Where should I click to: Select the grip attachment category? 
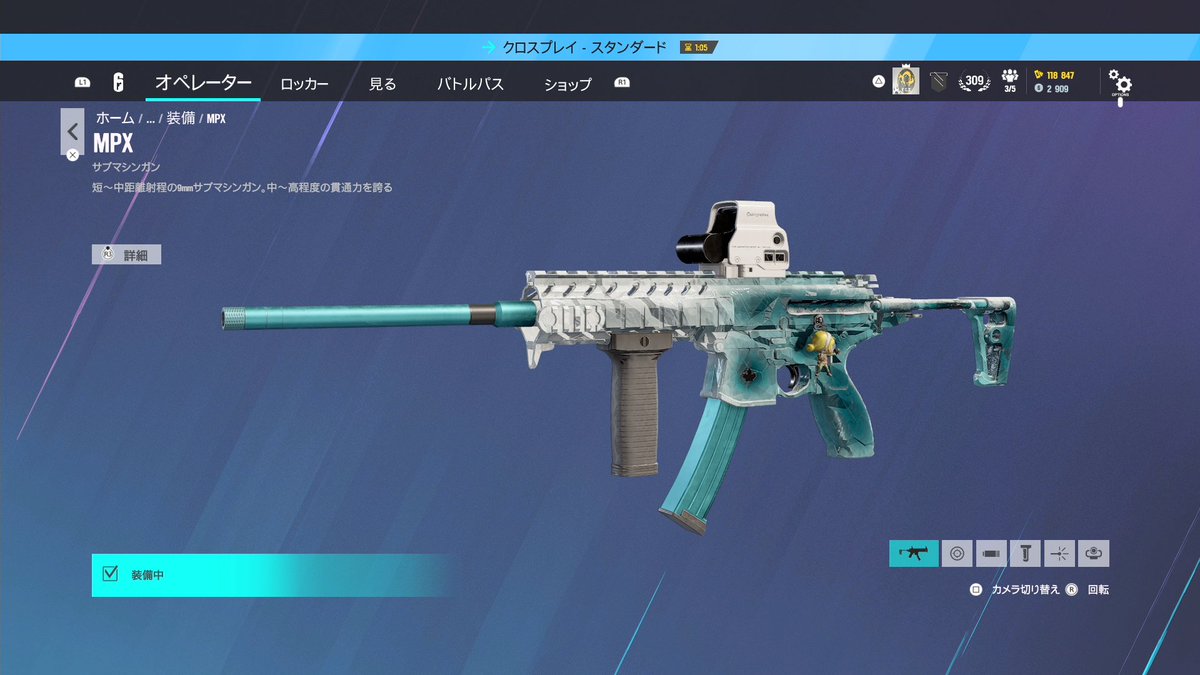pos(1025,553)
